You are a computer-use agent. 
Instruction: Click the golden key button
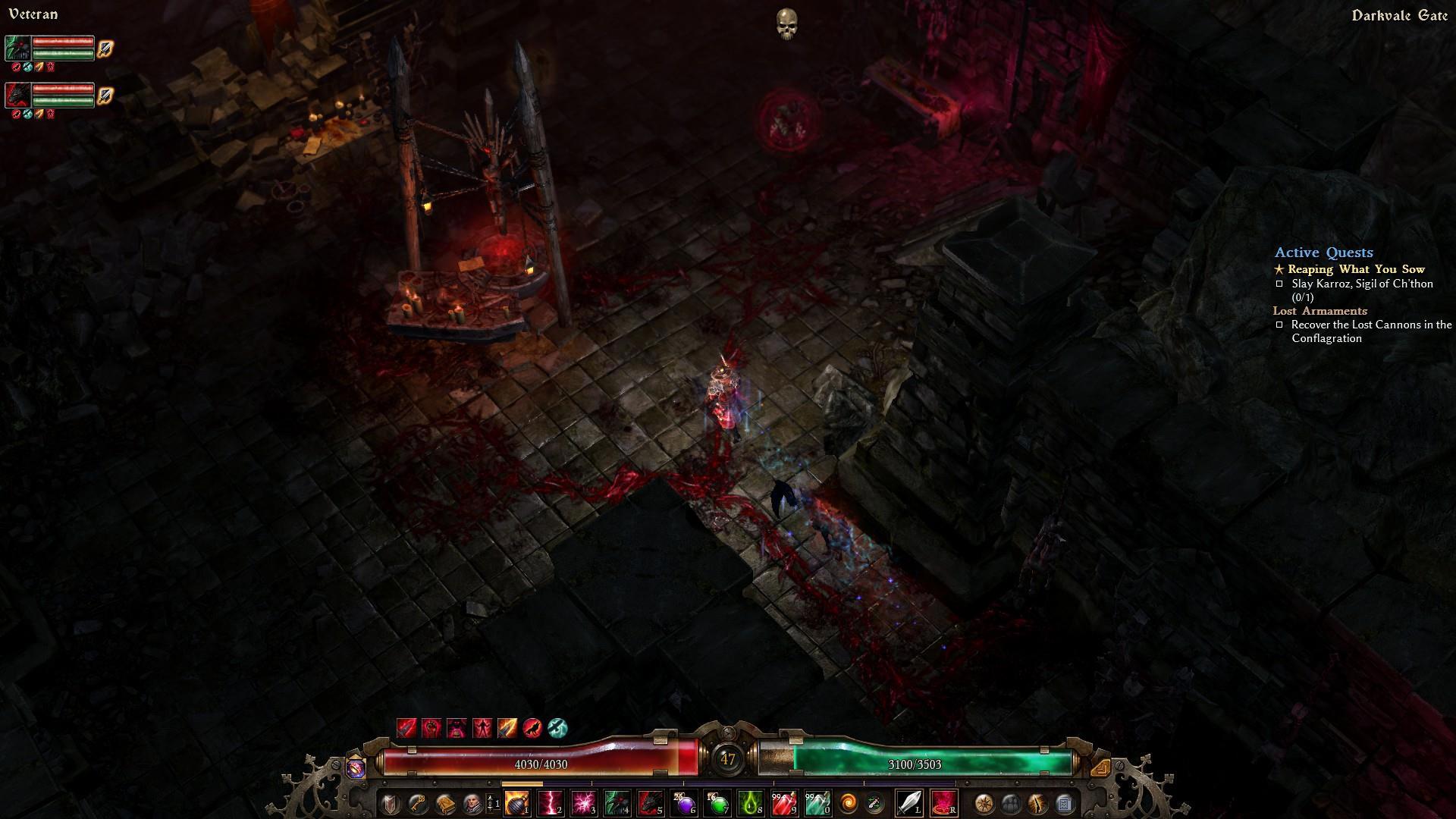point(417,802)
